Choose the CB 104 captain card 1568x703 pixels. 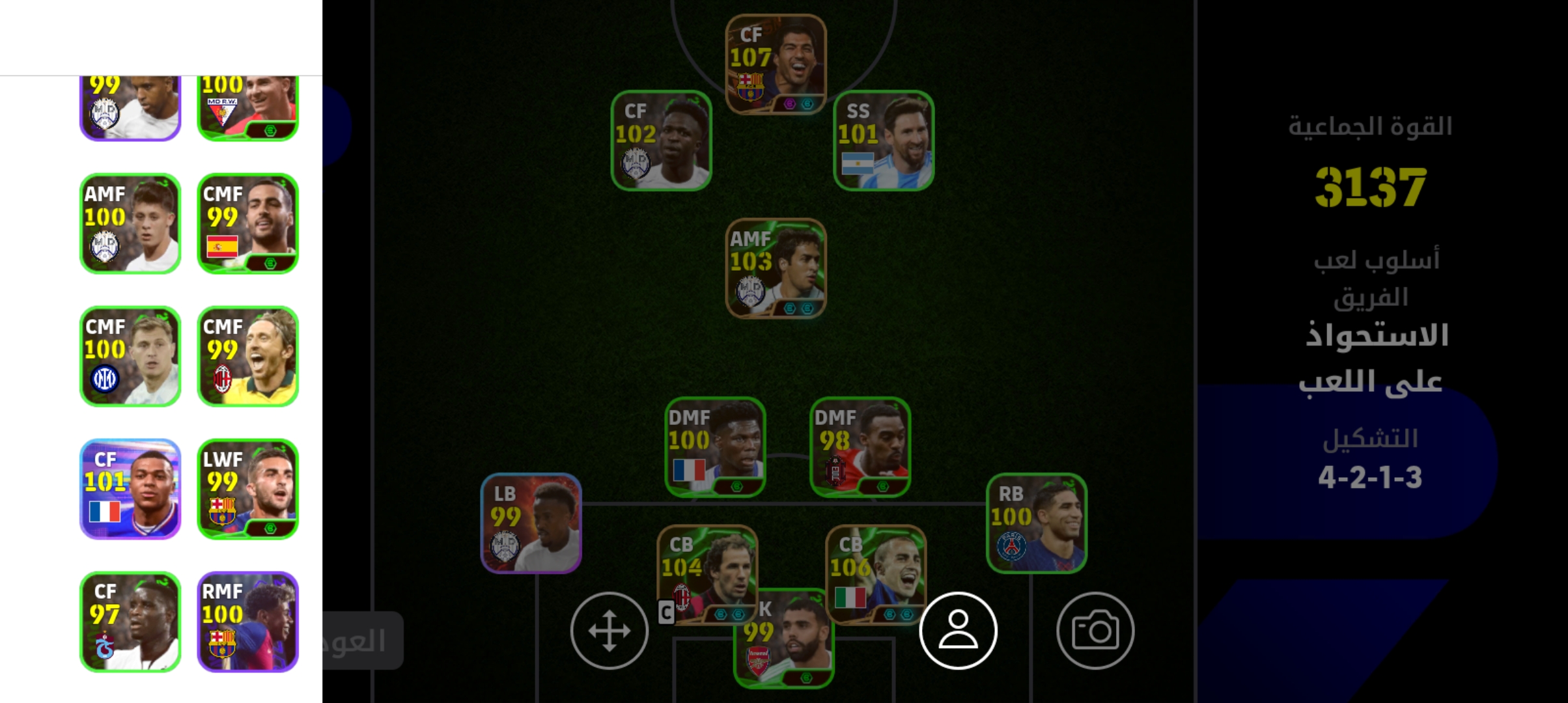pos(707,566)
